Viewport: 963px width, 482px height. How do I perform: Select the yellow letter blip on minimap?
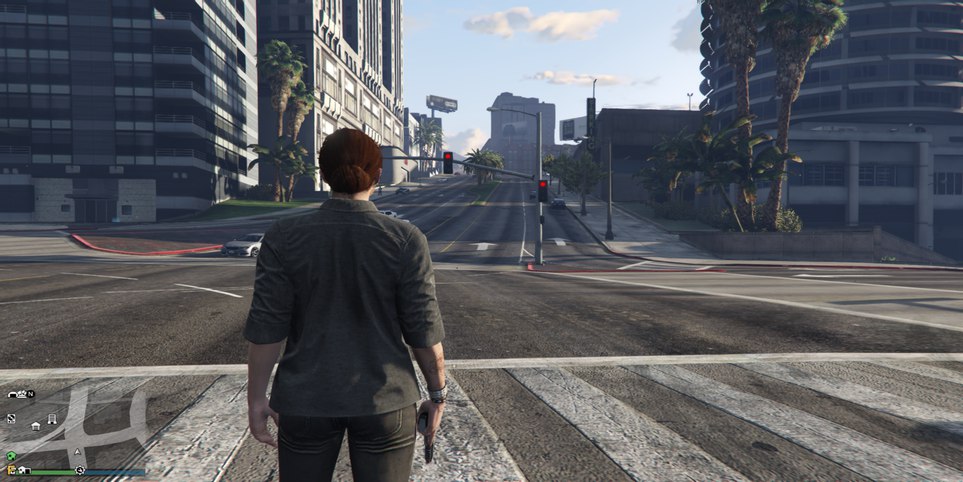click(10, 470)
